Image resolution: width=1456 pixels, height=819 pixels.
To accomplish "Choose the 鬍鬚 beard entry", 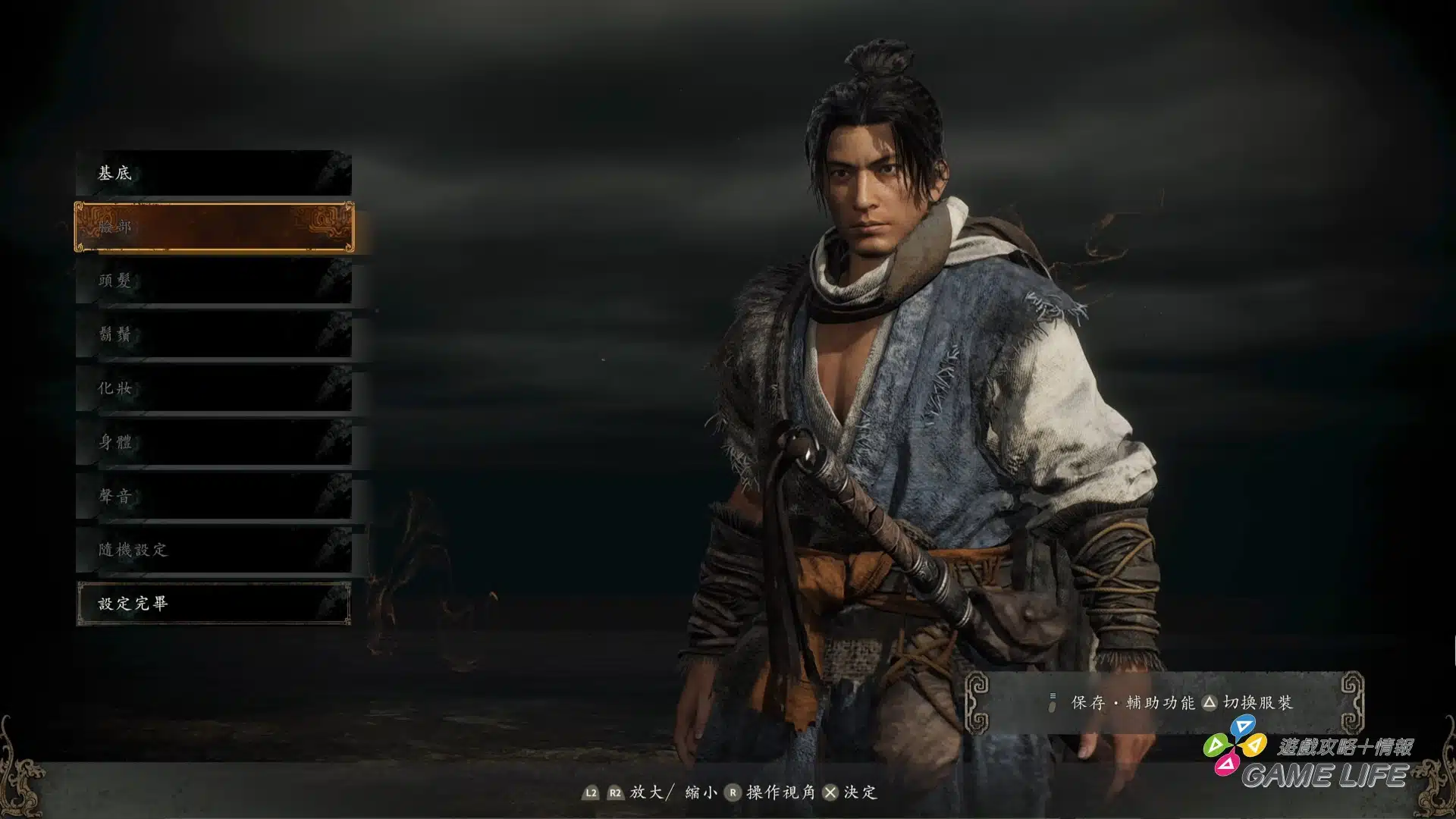I will pos(213,334).
